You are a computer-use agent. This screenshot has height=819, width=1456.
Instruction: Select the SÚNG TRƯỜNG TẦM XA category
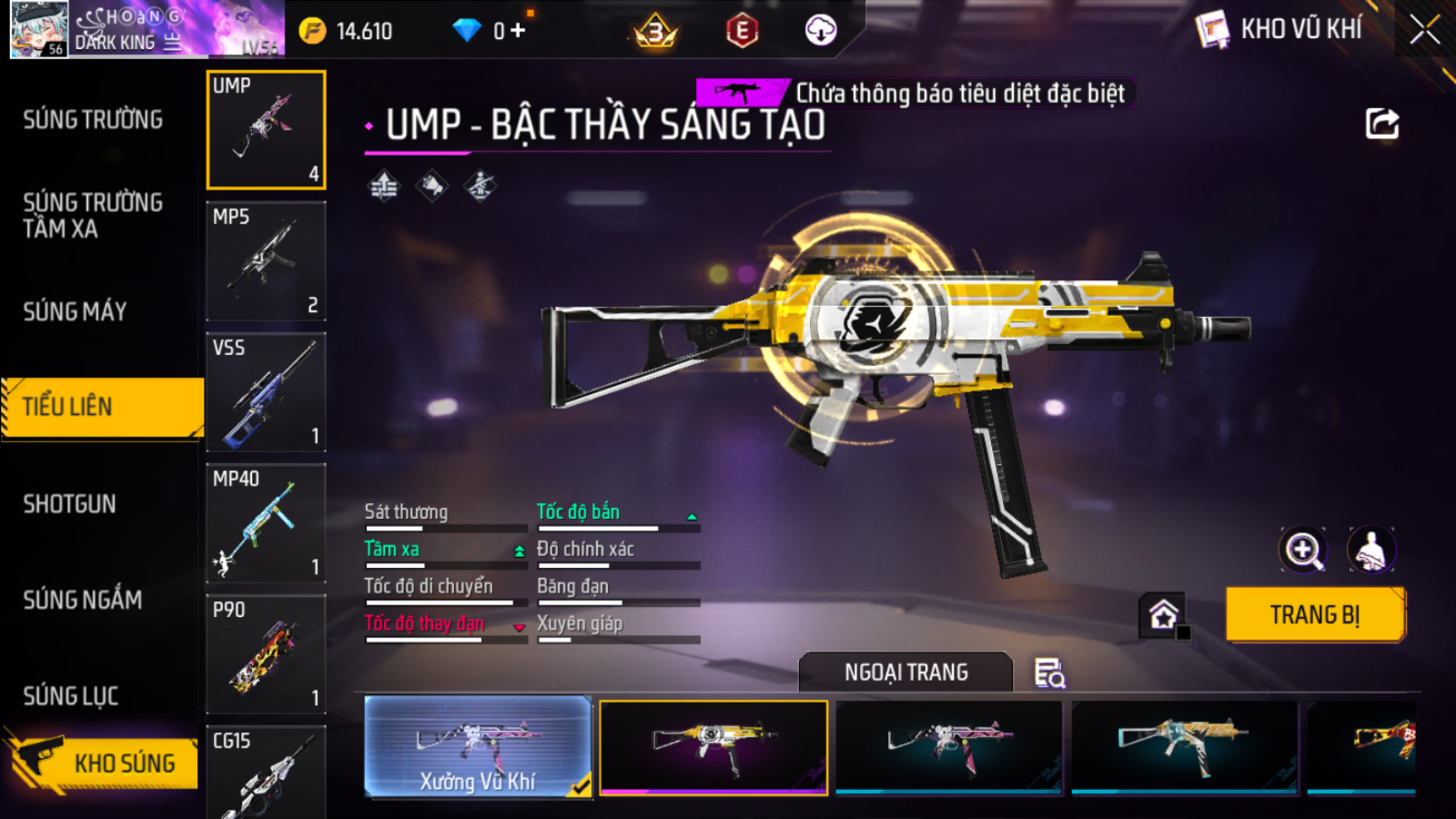(x=93, y=215)
